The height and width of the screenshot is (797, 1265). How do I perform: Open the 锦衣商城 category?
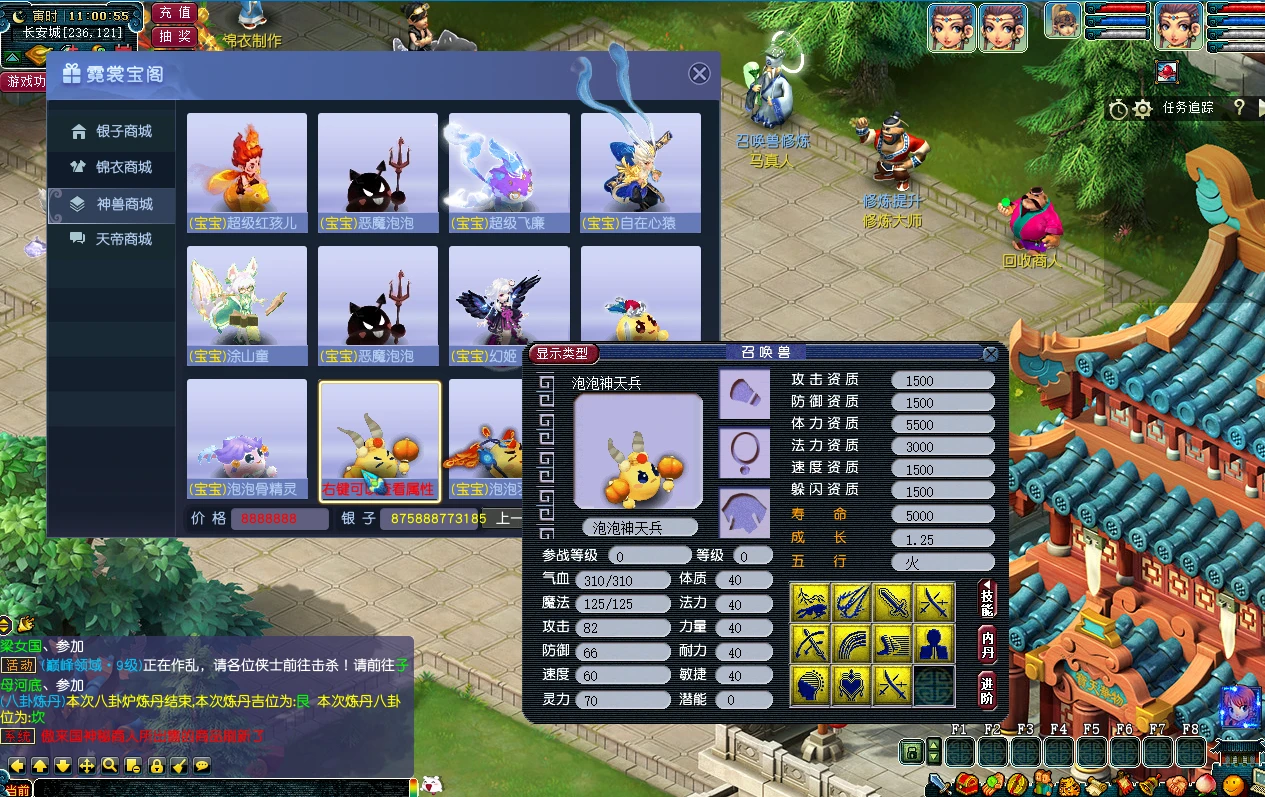[x=111, y=167]
